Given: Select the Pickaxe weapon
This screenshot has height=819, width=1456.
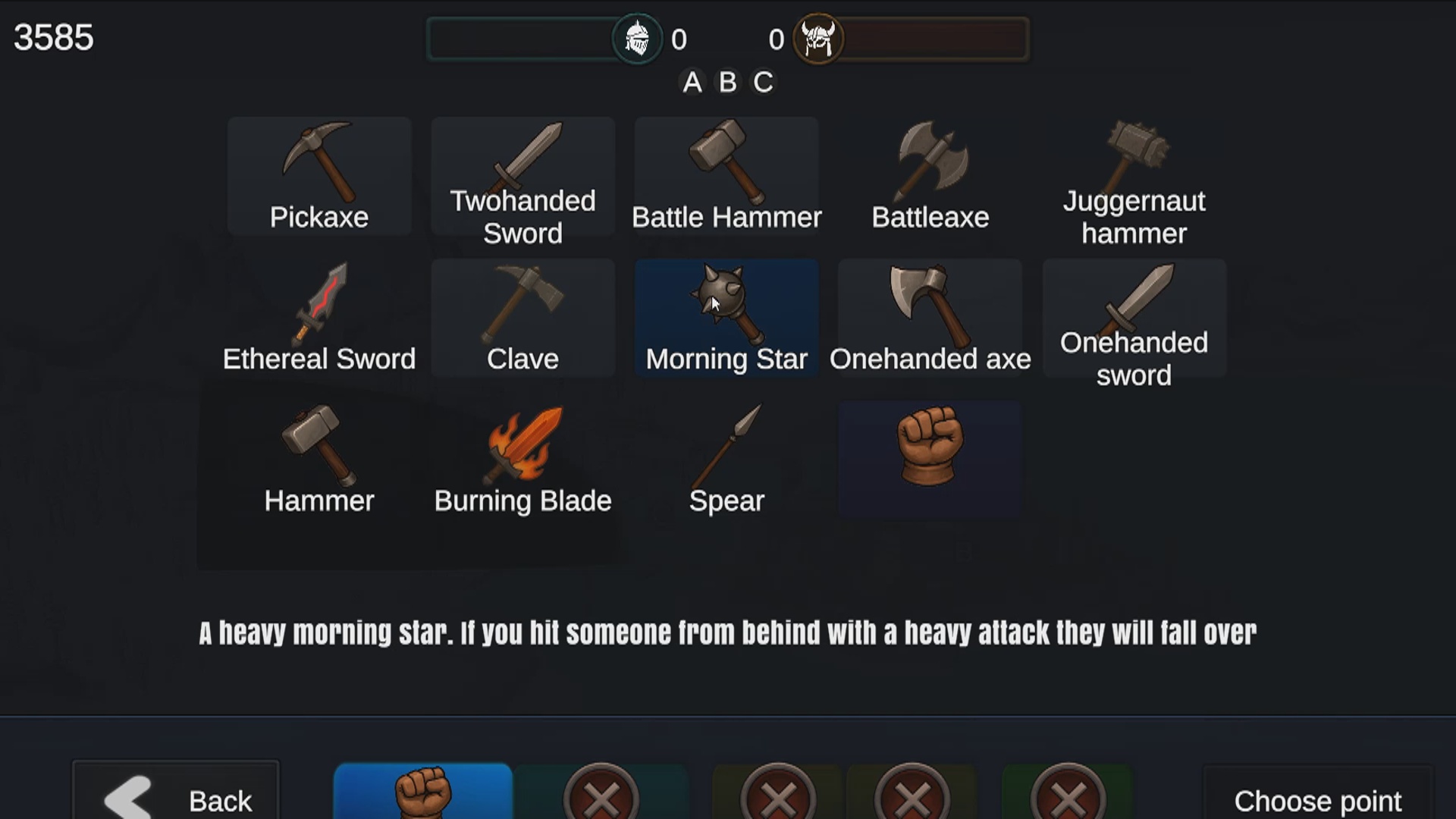Looking at the screenshot, I should 319,174.
